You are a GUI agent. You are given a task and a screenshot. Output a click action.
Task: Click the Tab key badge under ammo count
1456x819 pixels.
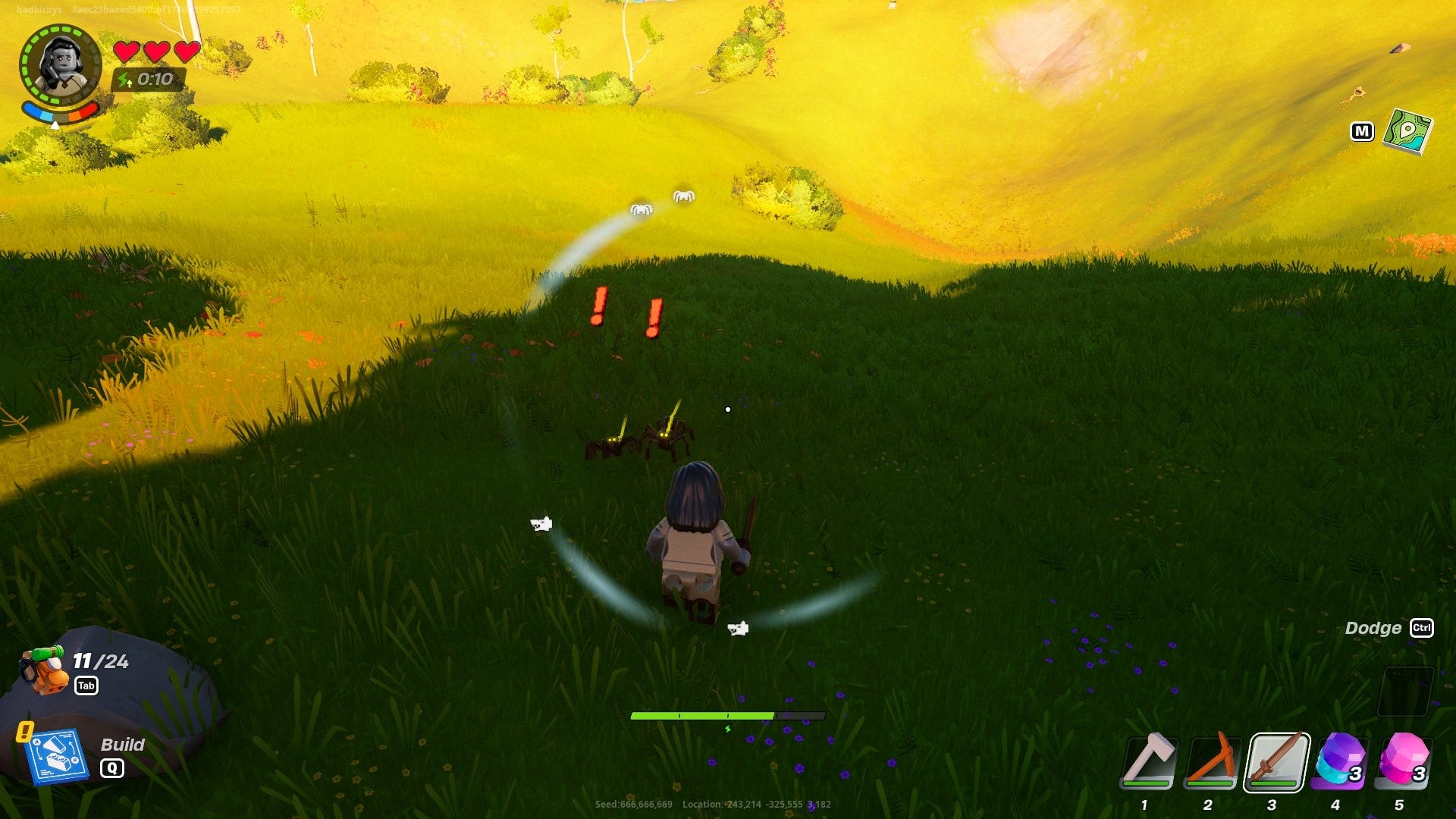click(88, 684)
